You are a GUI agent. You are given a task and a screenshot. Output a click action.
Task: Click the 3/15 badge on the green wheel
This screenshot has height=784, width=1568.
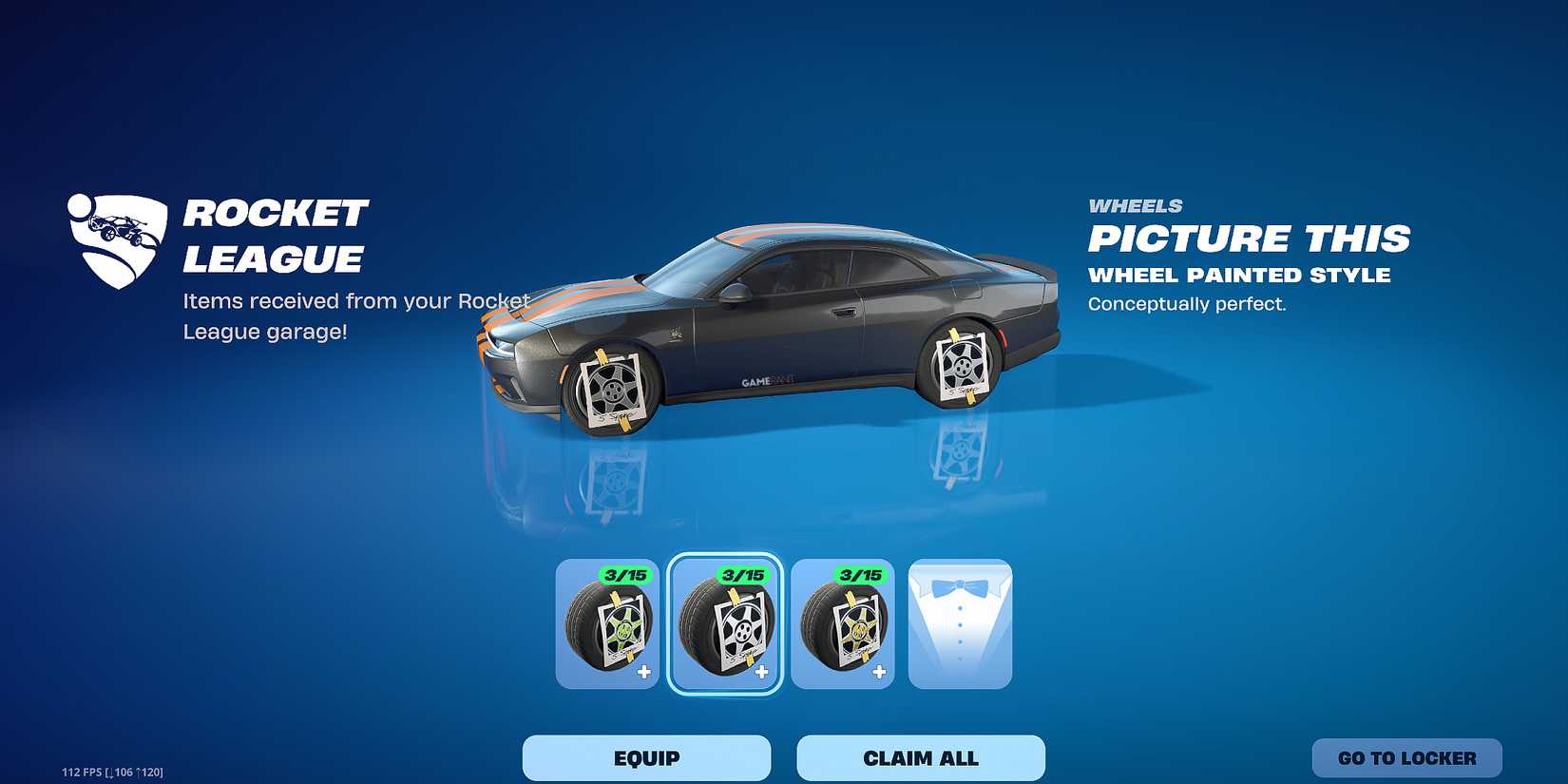[x=626, y=575]
